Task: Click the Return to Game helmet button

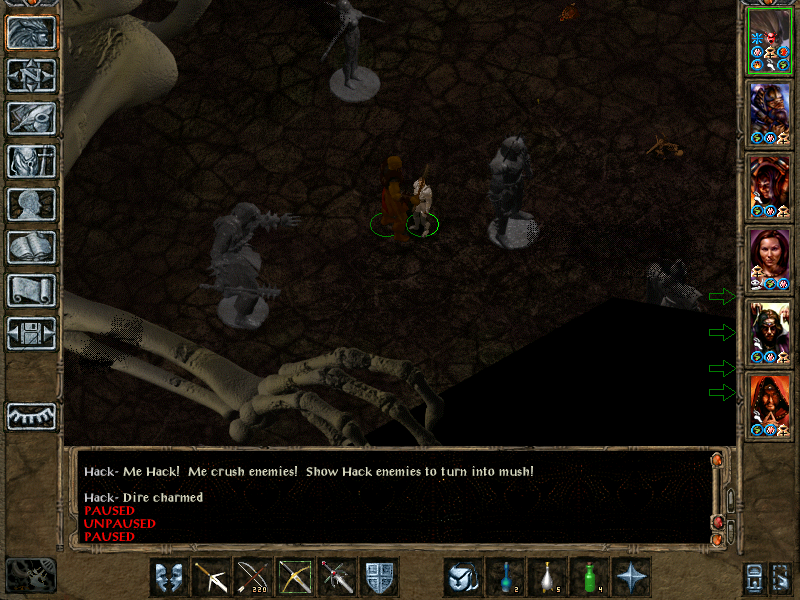Action: click(31, 32)
